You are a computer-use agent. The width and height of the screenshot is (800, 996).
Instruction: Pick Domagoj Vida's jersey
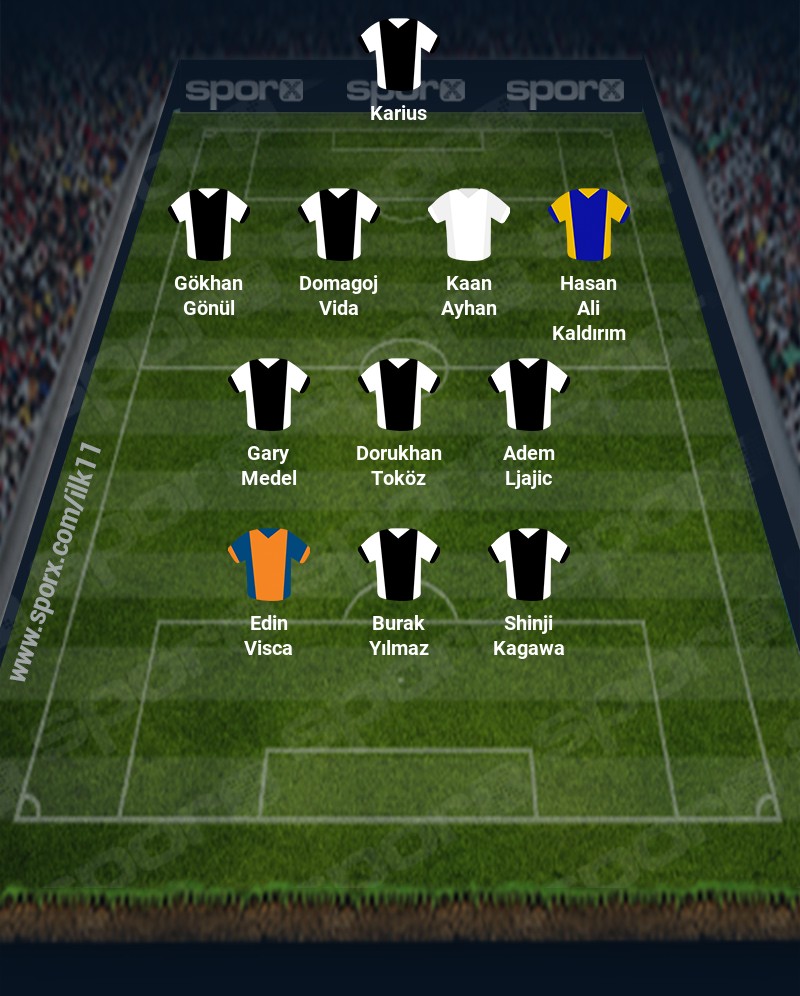tap(339, 224)
